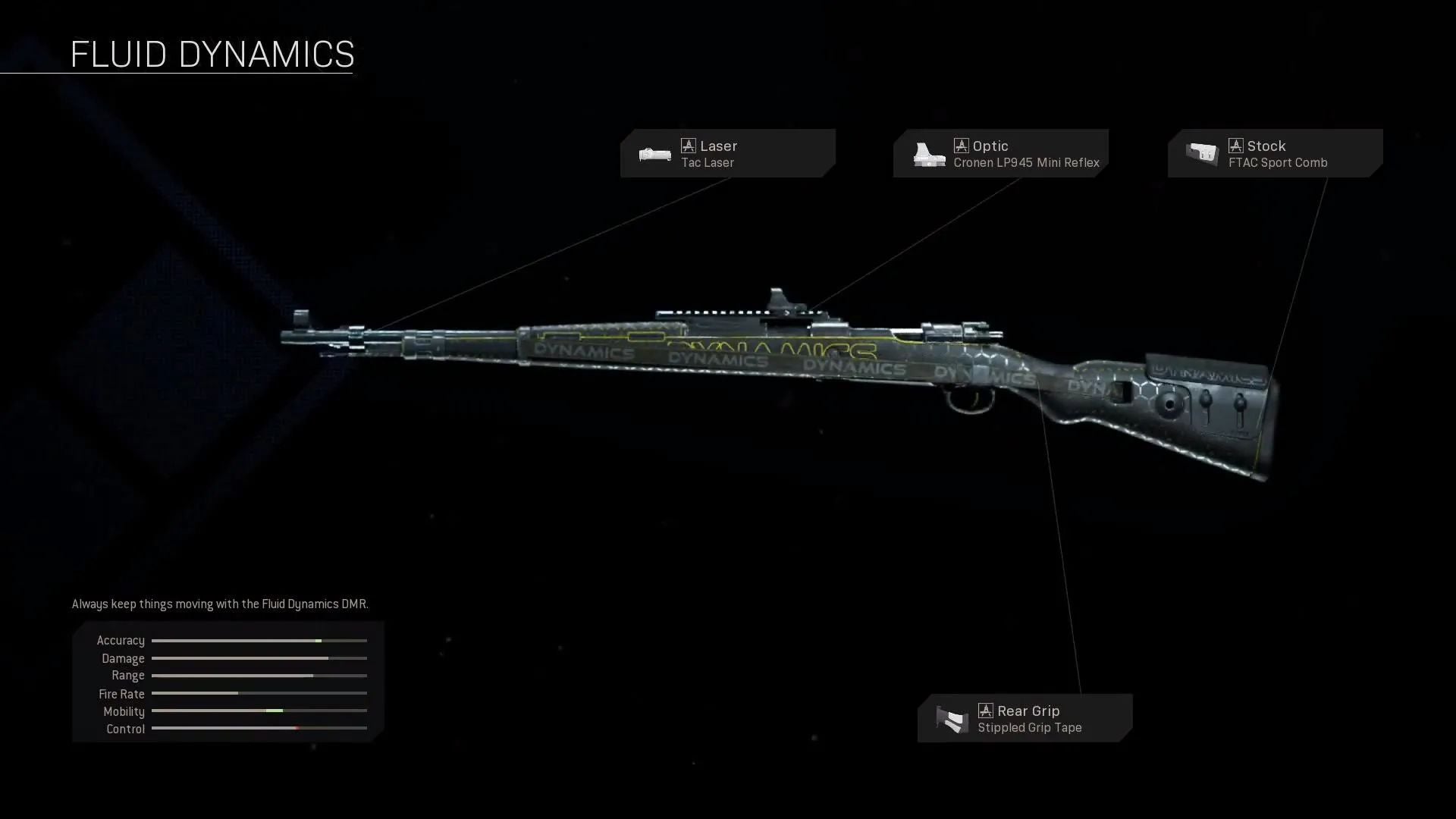This screenshot has height=819, width=1456.
Task: Open the Stock attachment slot
Action: [x=1274, y=153]
